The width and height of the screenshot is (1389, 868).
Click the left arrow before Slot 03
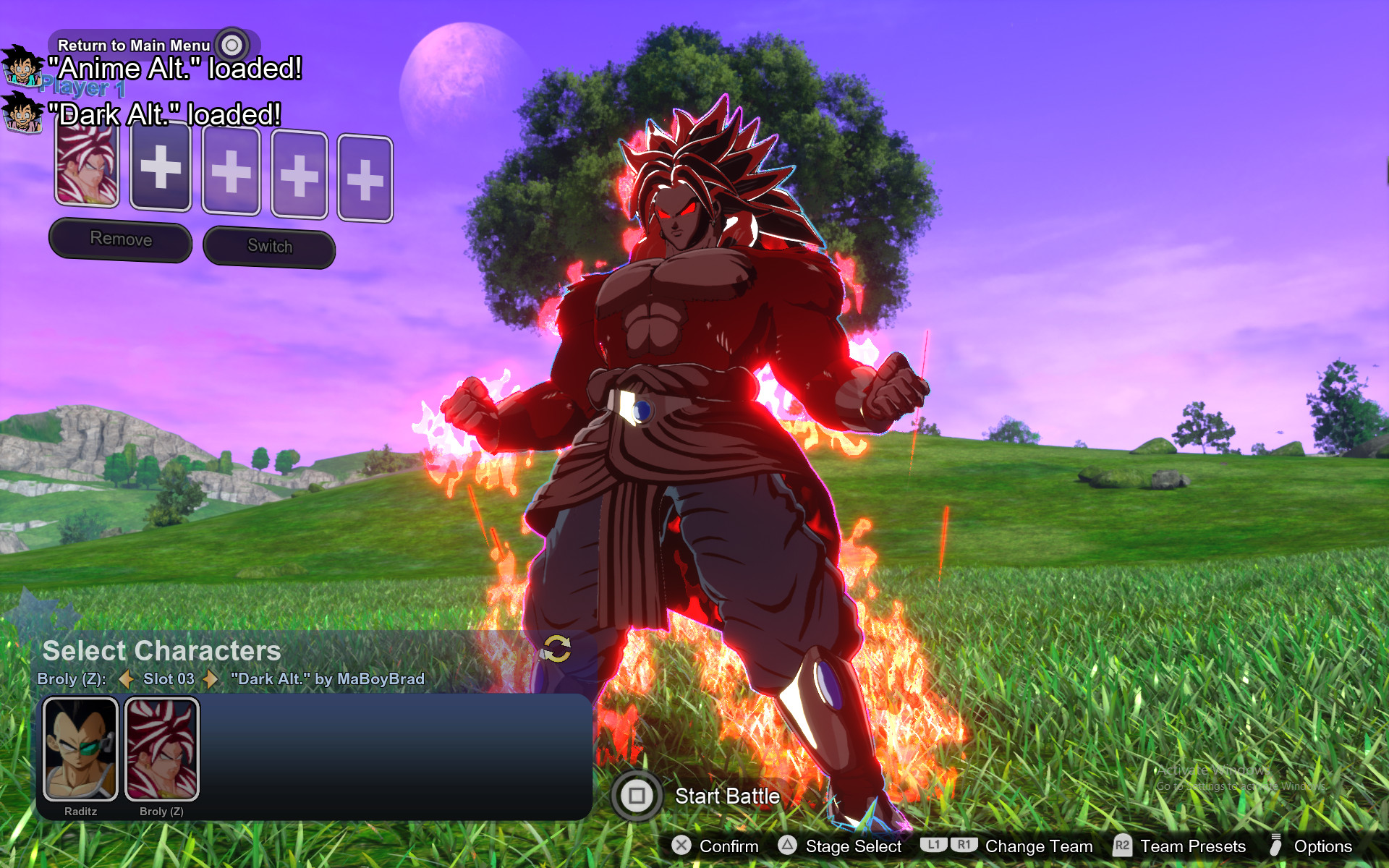point(127,679)
